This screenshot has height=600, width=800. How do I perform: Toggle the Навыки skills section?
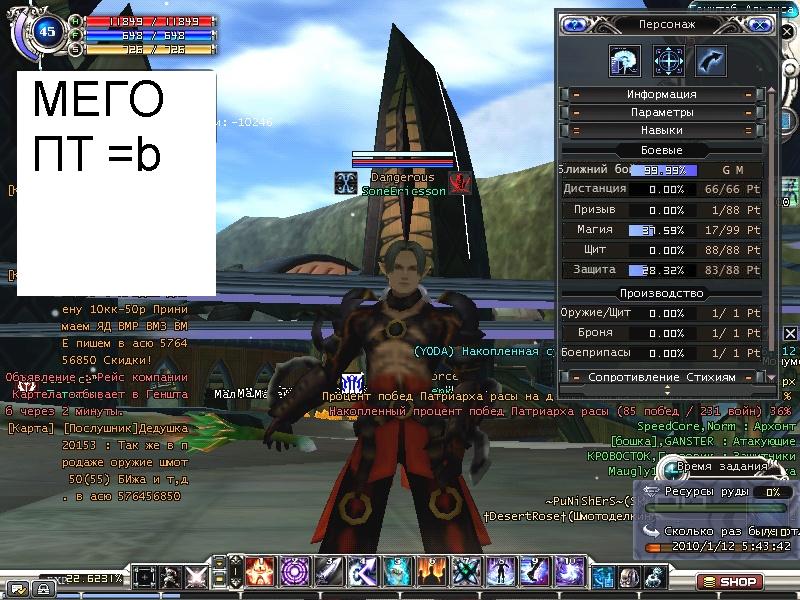(662, 131)
